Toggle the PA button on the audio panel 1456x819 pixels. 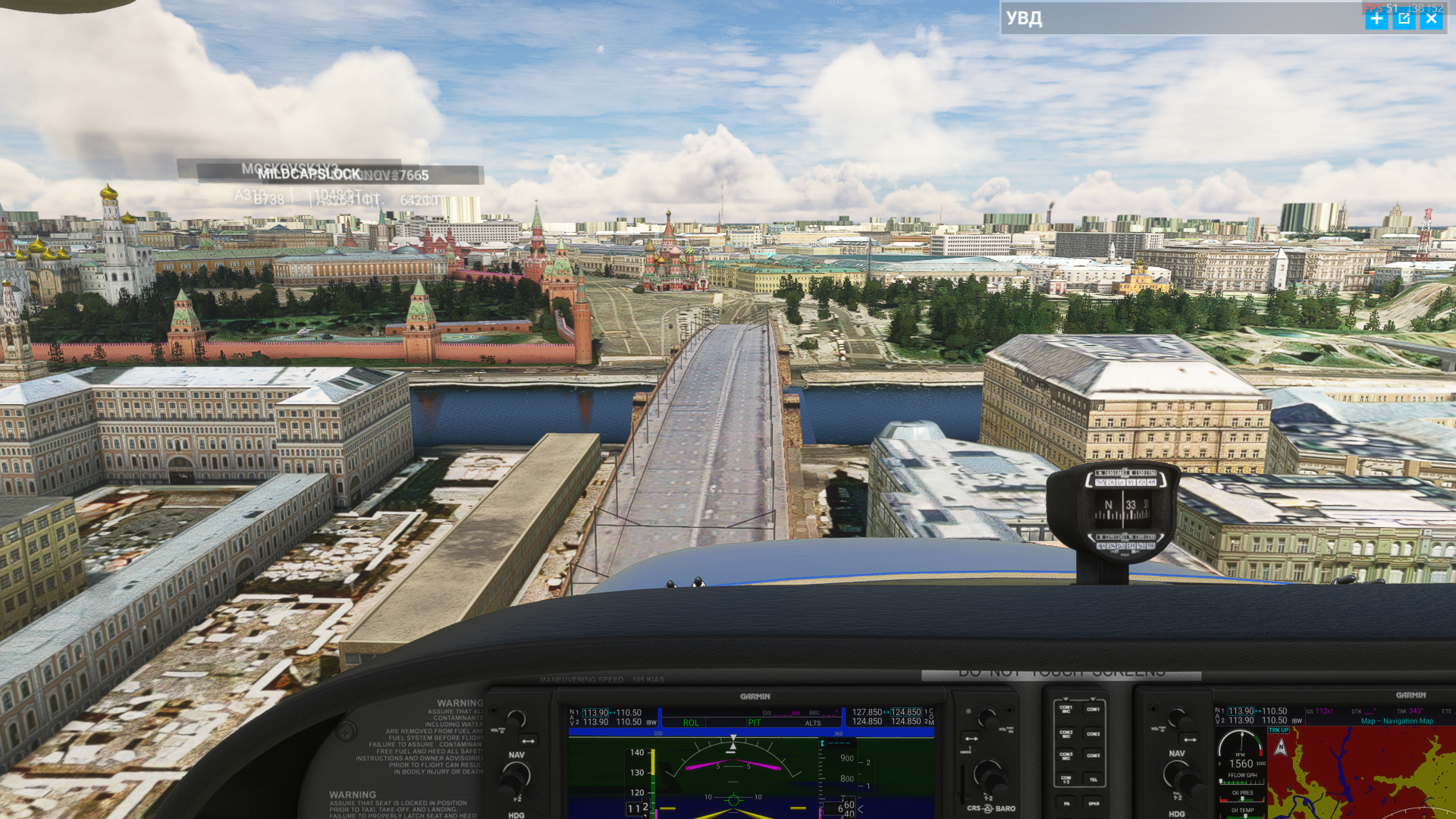[1066, 803]
